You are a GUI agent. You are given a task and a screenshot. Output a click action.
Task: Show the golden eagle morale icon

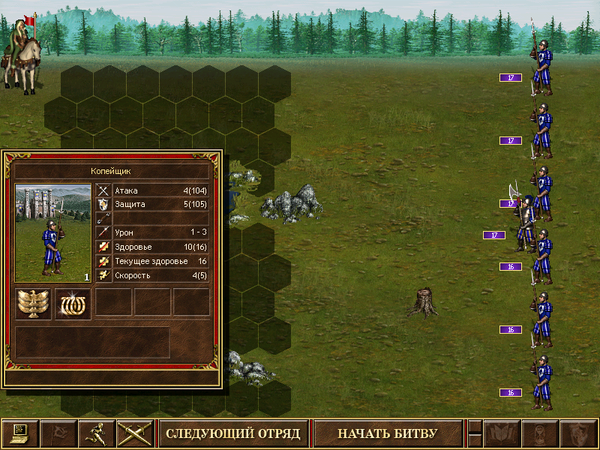[34, 304]
